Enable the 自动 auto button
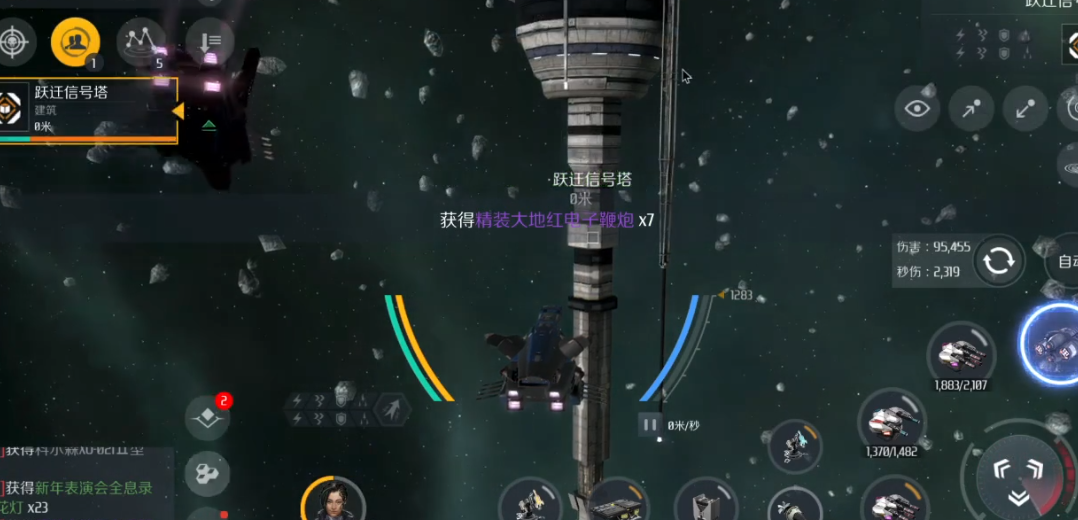 pyautogui.click(x=1065, y=263)
